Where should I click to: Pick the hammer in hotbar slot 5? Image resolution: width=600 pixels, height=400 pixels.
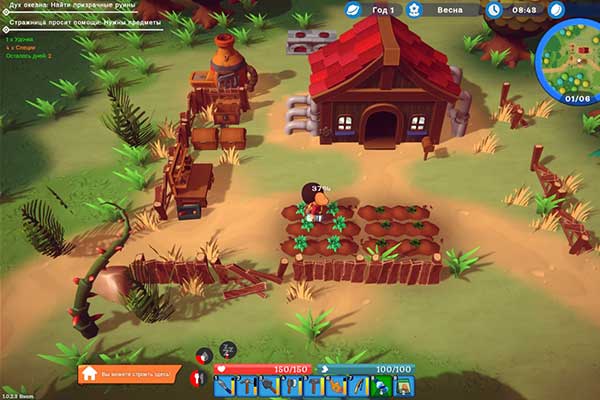click(x=313, y=386)
